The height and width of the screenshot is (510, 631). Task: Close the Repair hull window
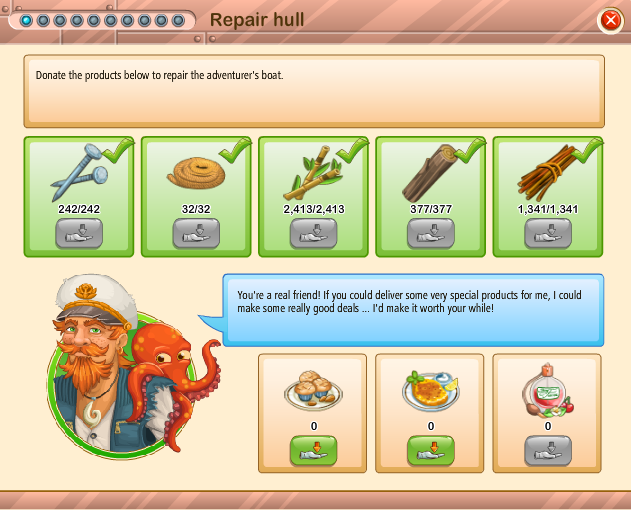click(x=610, y=20)
